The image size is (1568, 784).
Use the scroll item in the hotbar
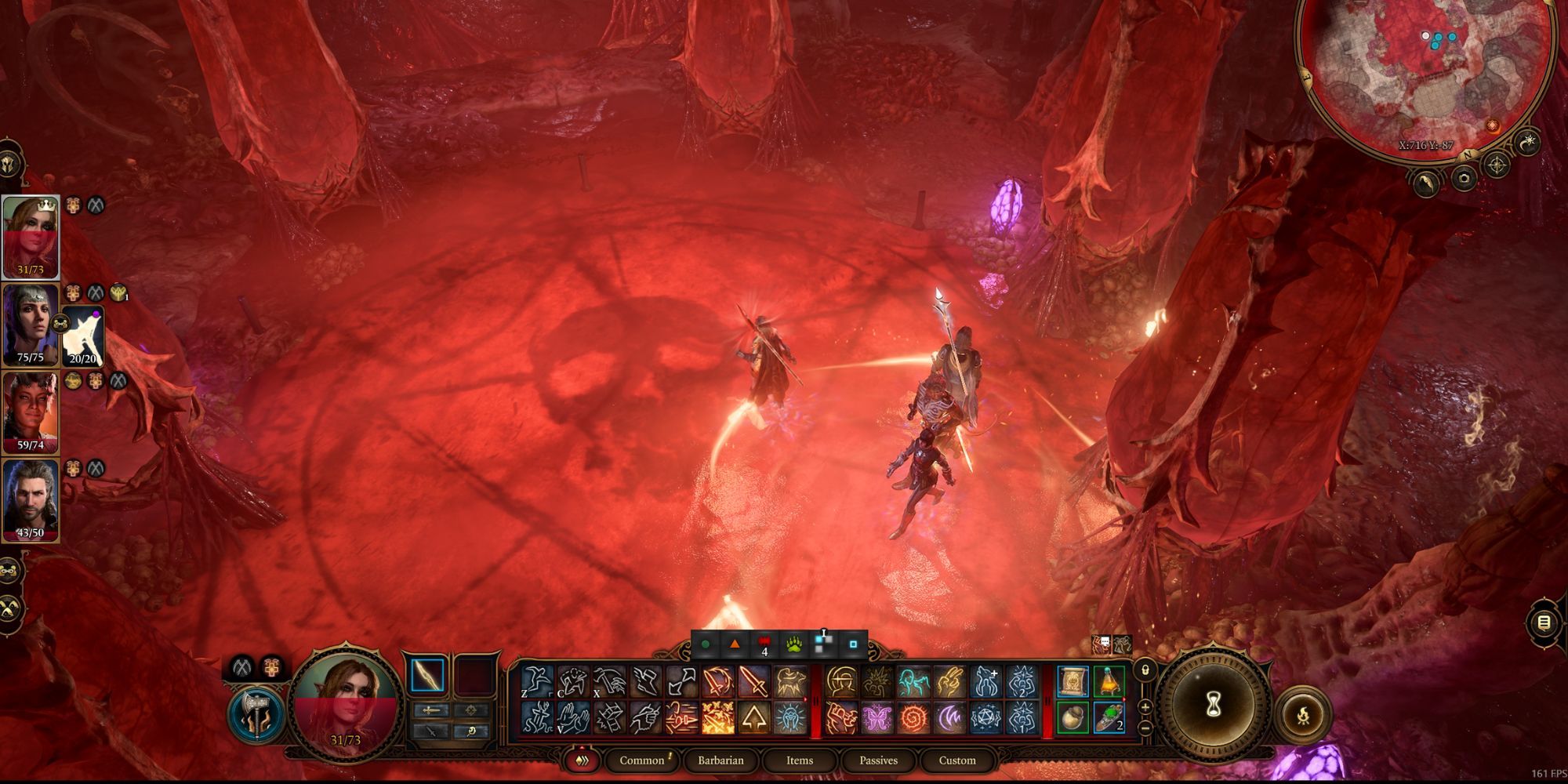(x=1073, y=682)
